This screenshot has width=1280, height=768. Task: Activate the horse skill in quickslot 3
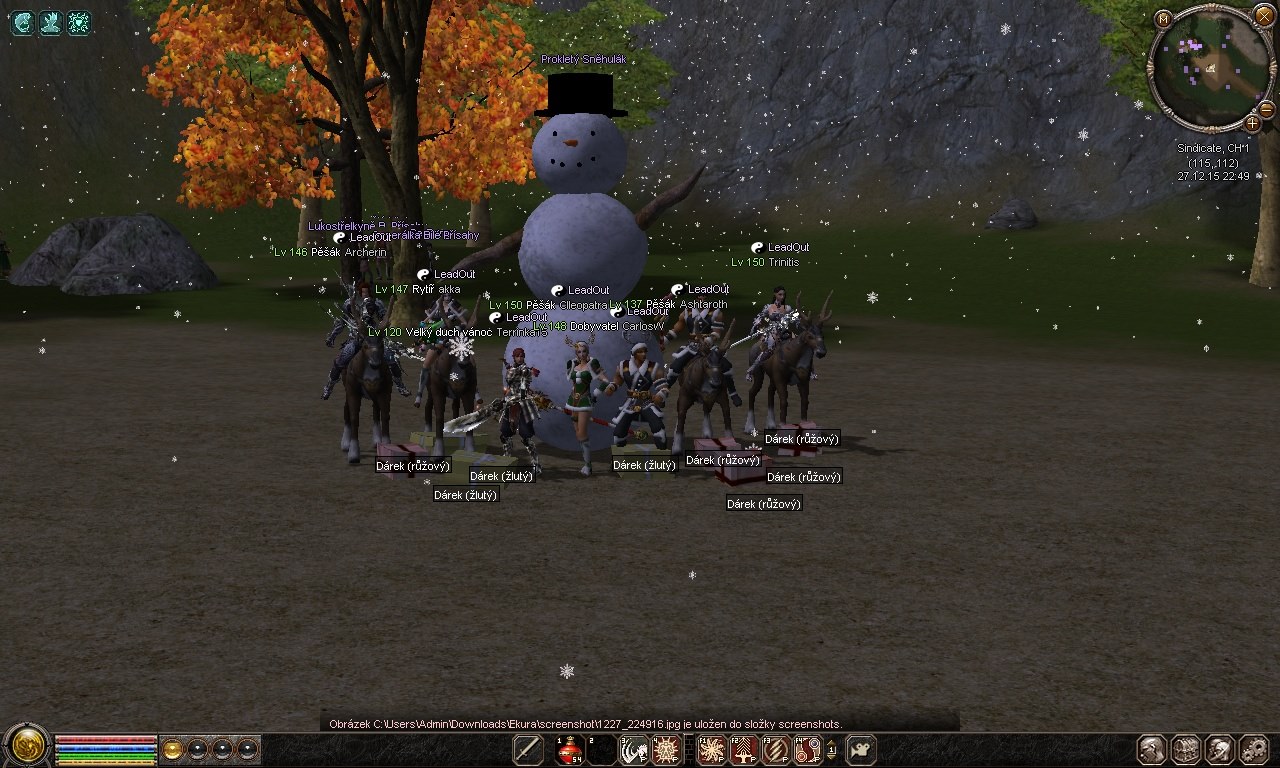pyautogui.click(x=634, y=750)
